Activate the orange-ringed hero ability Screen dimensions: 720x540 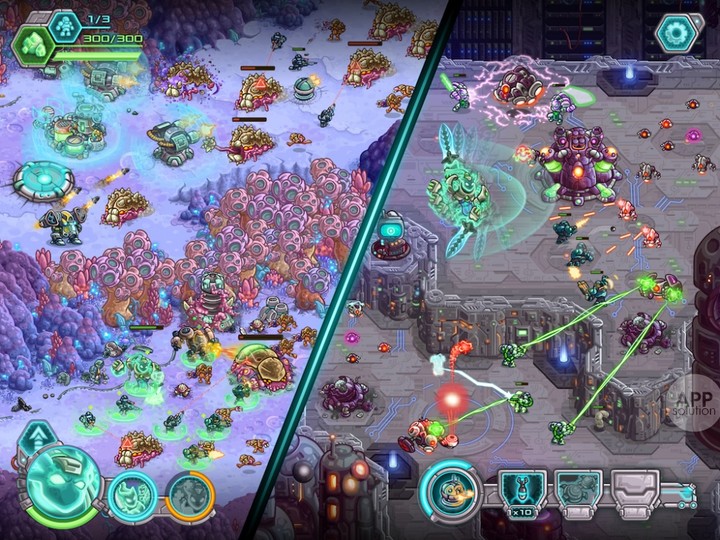[190, 497]
